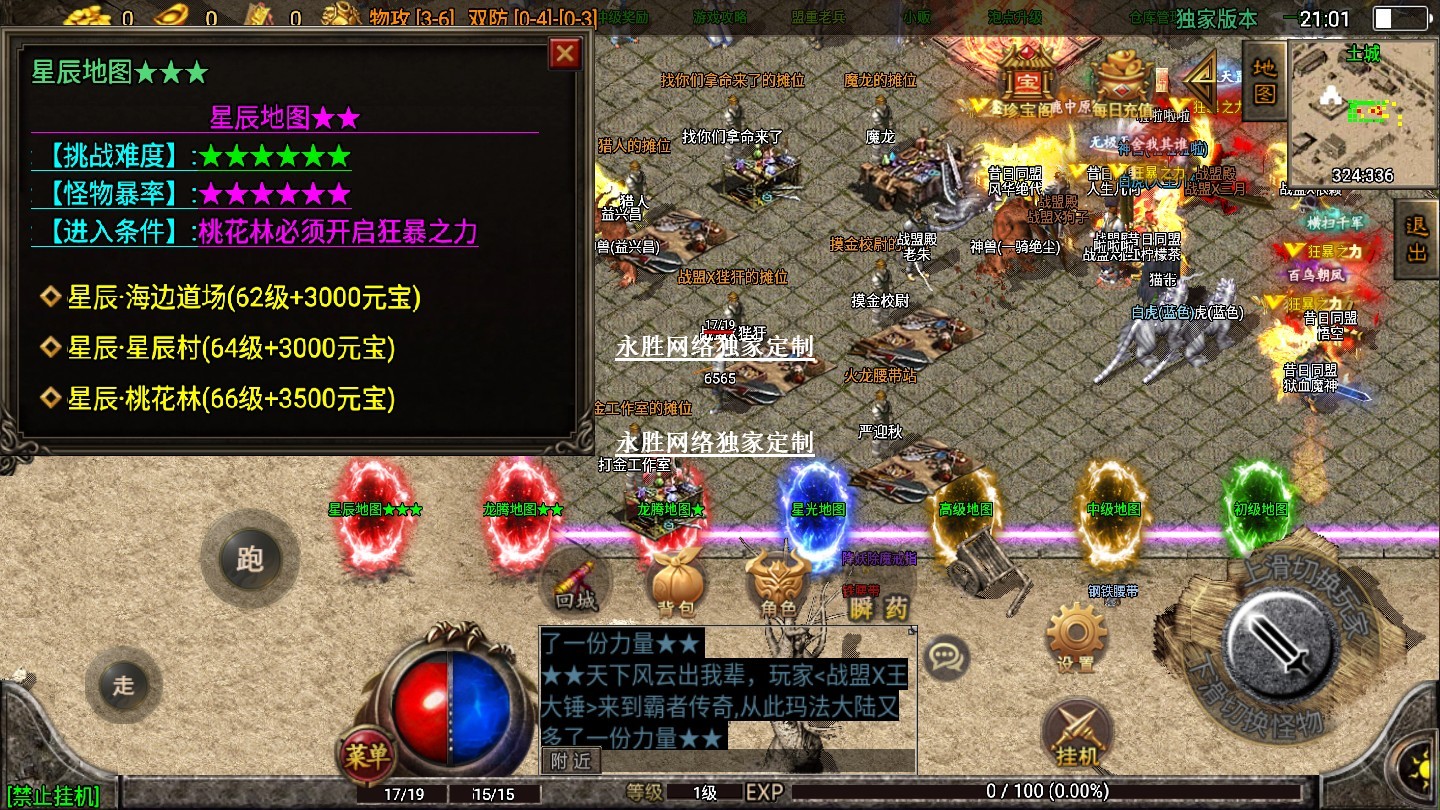This screenshot has height=810, width=1440.
Task: Toggle the 跑 run button
Action: 249,559
